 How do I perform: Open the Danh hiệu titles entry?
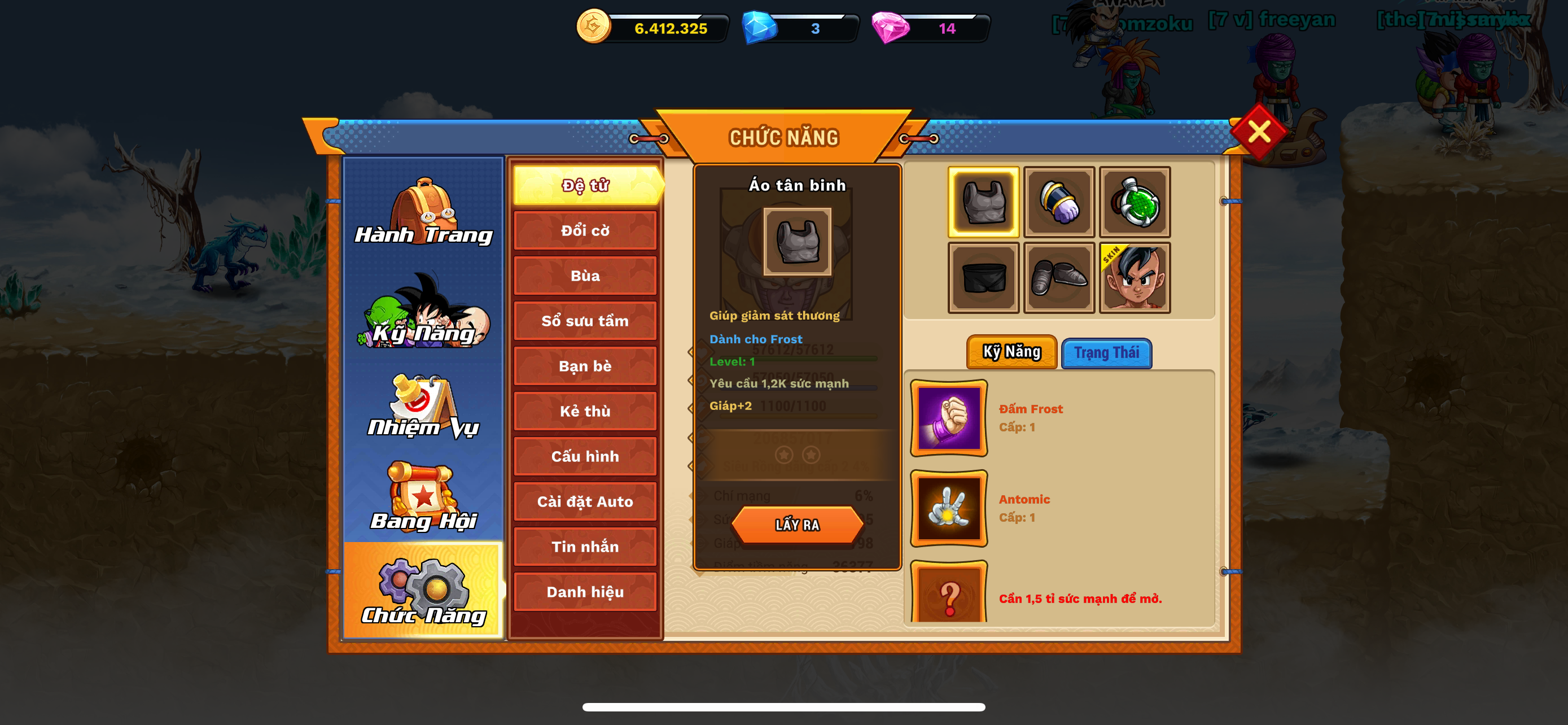(x=585, y=592)
